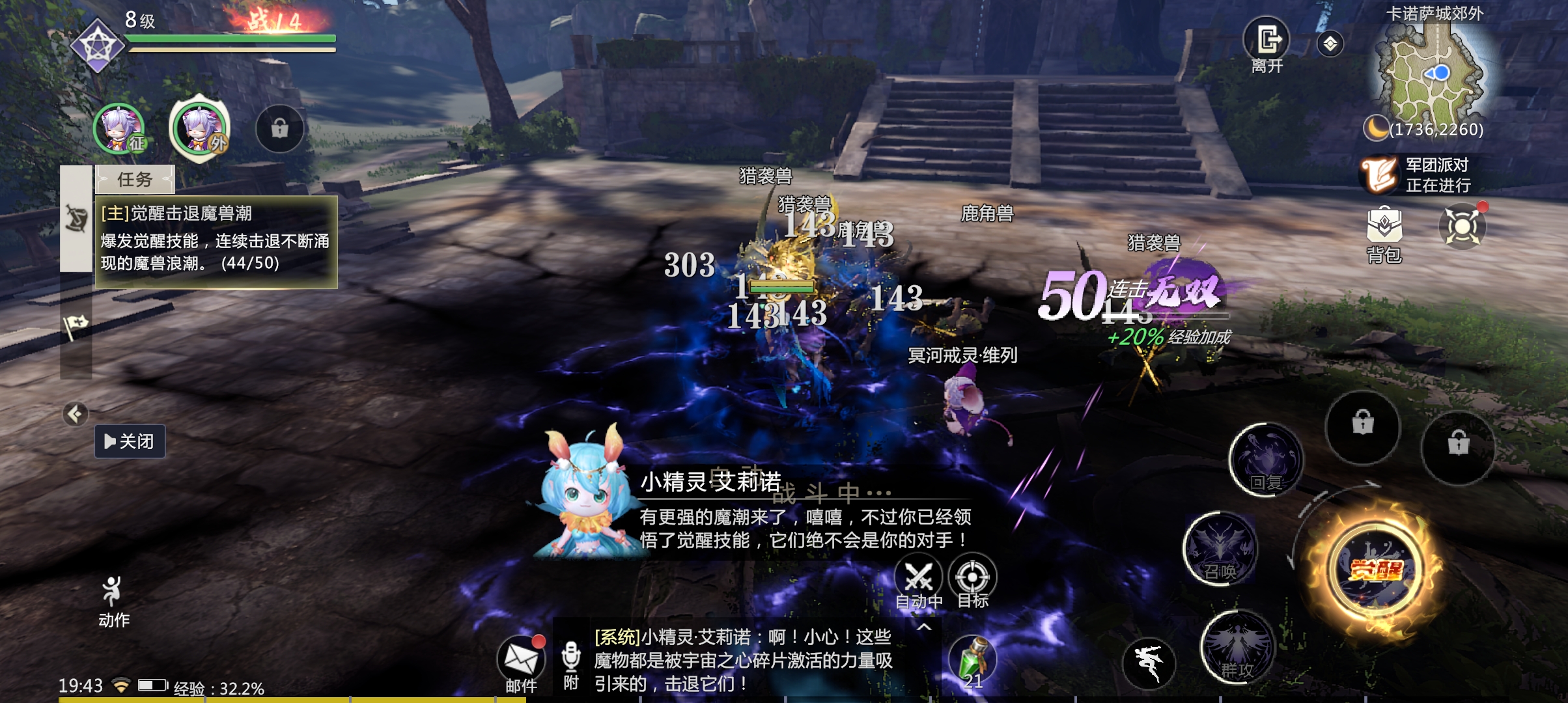Unlock the camera lock near character avatars
The image size is (1568, 703).
281,129
